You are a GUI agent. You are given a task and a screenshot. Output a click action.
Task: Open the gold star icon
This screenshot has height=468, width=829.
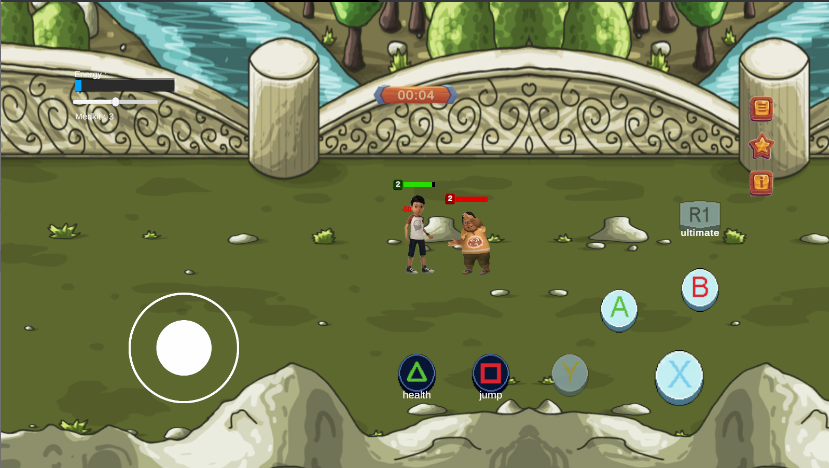pos(762,146)
